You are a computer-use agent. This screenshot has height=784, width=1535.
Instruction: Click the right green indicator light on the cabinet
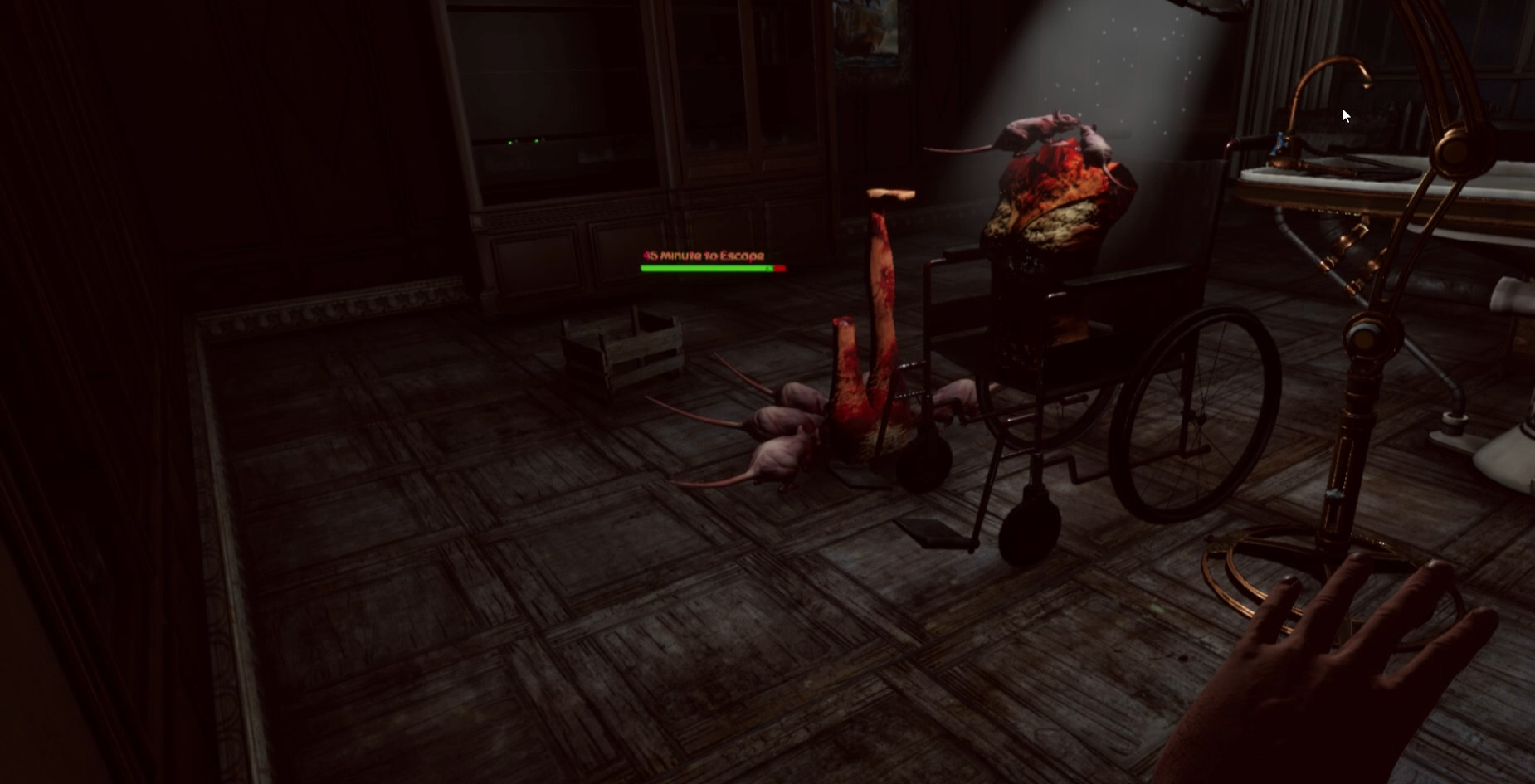pos(537,142)
